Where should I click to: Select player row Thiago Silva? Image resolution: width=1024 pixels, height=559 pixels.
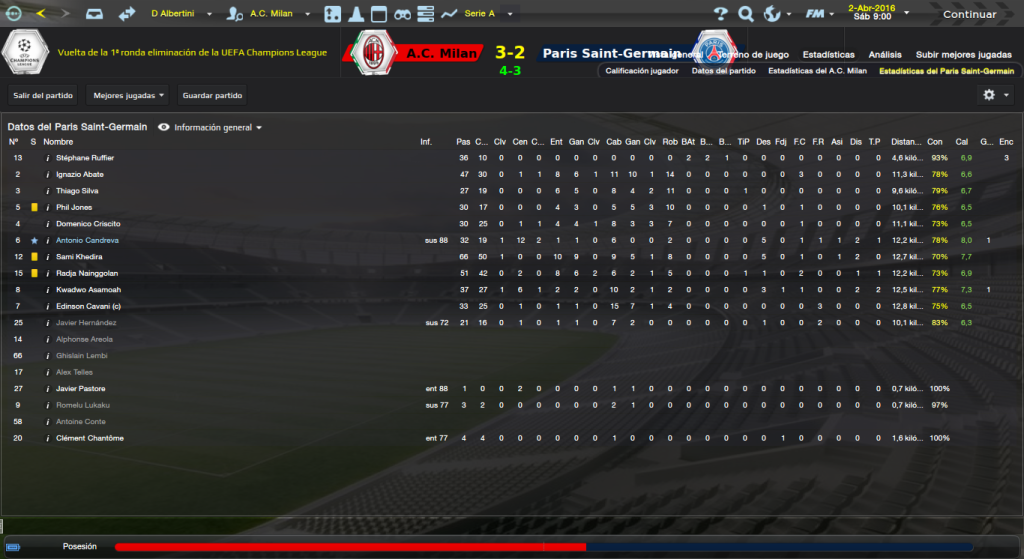81,191
